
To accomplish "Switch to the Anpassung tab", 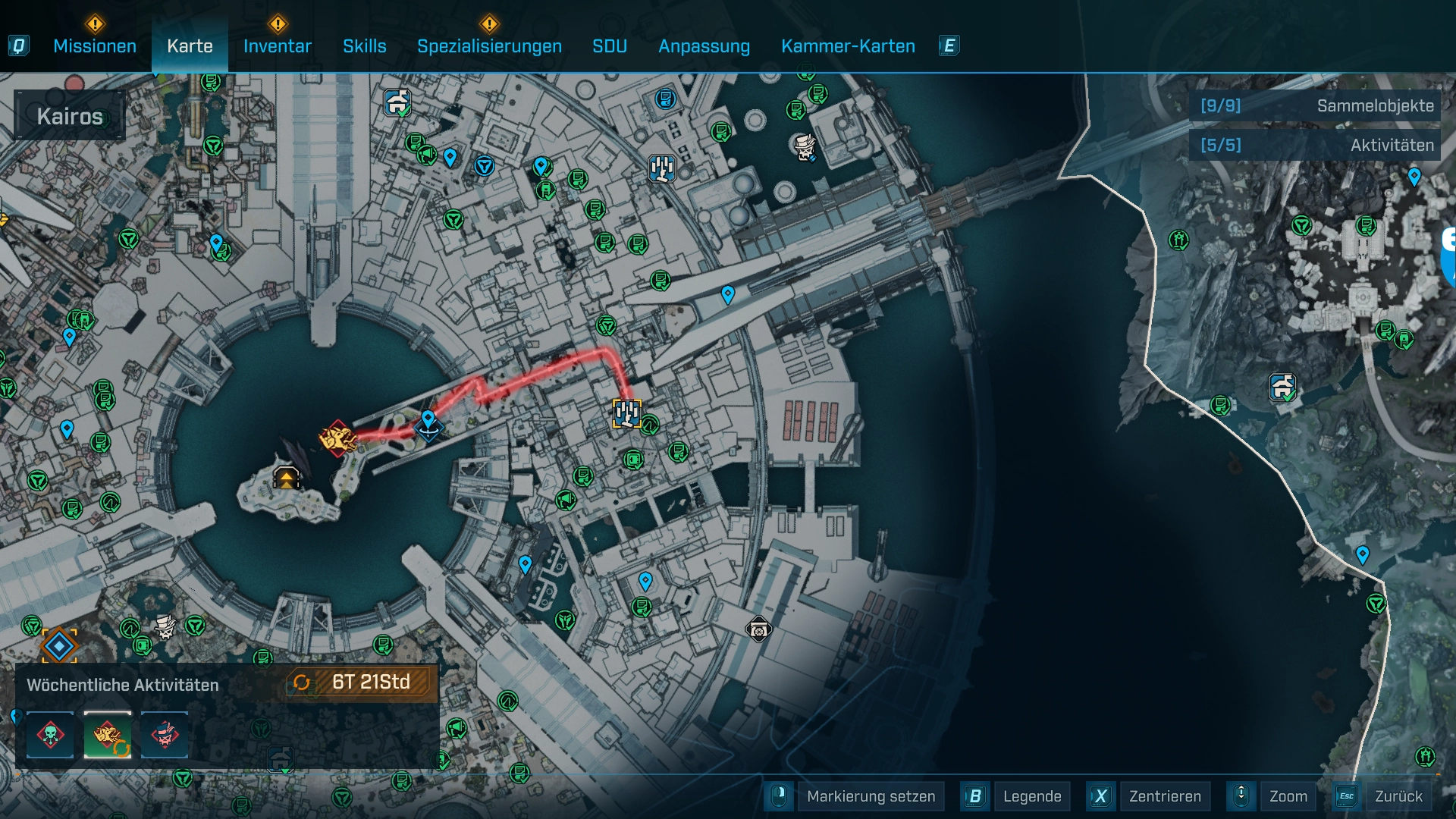I will [704, 46].
